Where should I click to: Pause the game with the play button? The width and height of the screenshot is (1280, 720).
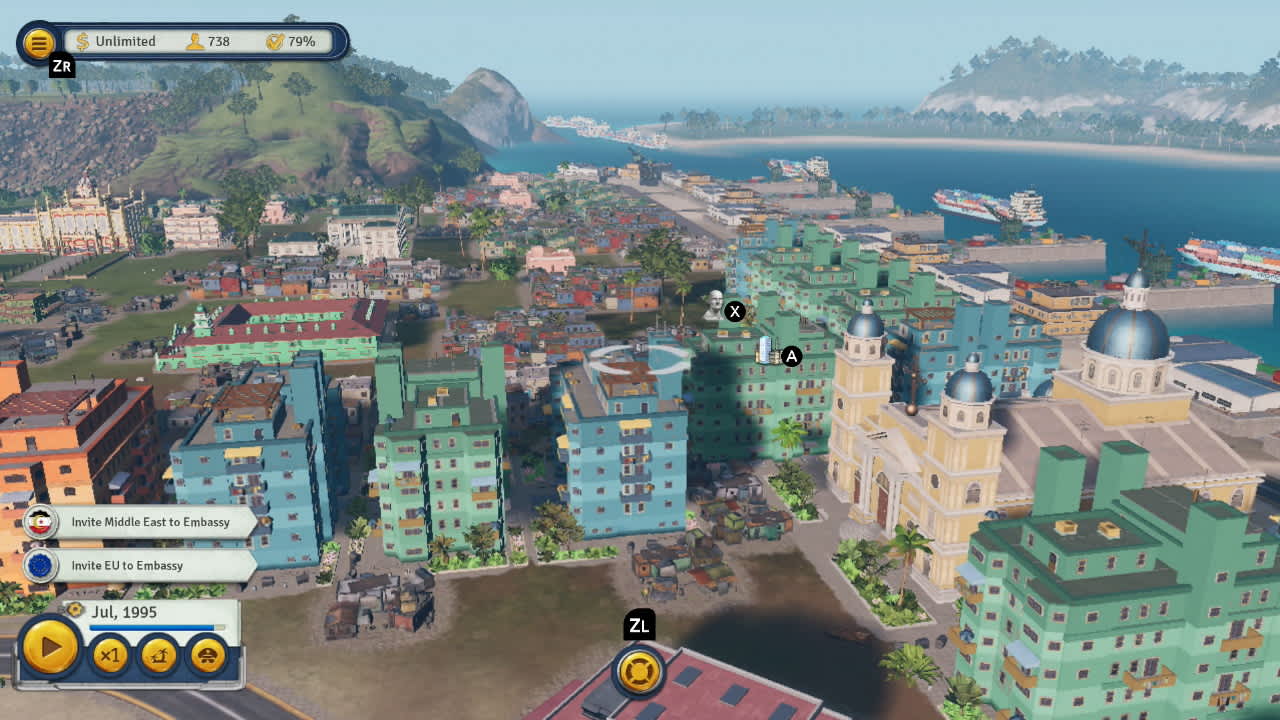pyautogui.click(x=51, y=647)
